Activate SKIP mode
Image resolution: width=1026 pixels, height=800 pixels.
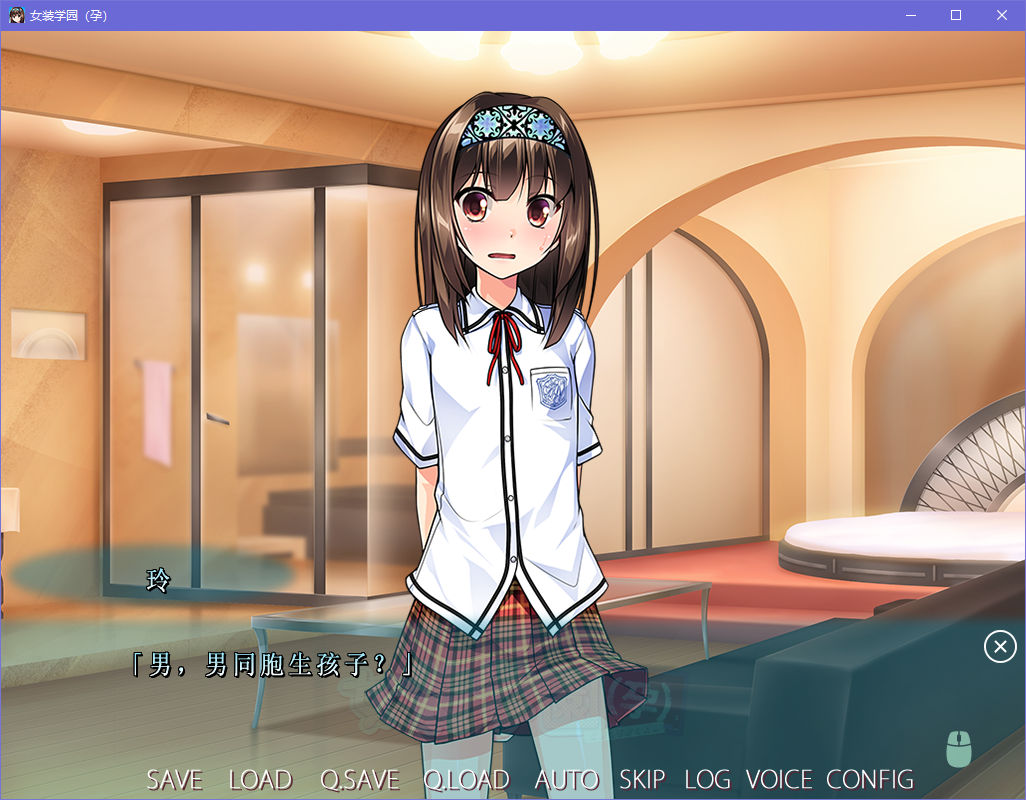coord(641,779)
